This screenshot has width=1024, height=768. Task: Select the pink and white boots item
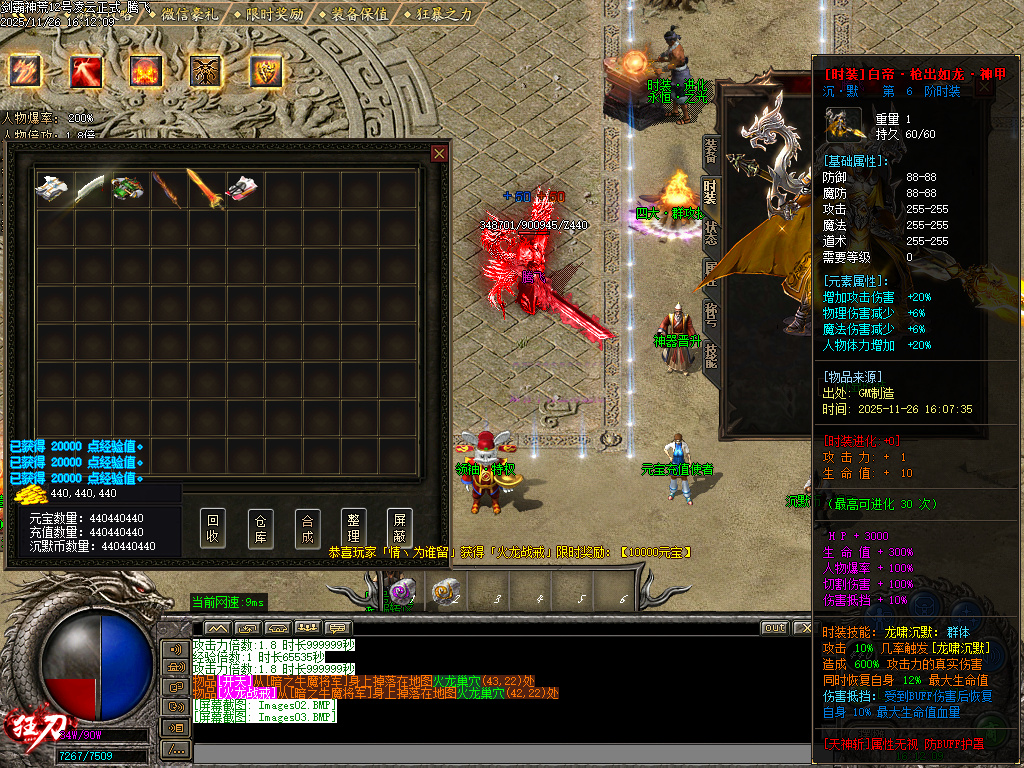pos(241,188)
